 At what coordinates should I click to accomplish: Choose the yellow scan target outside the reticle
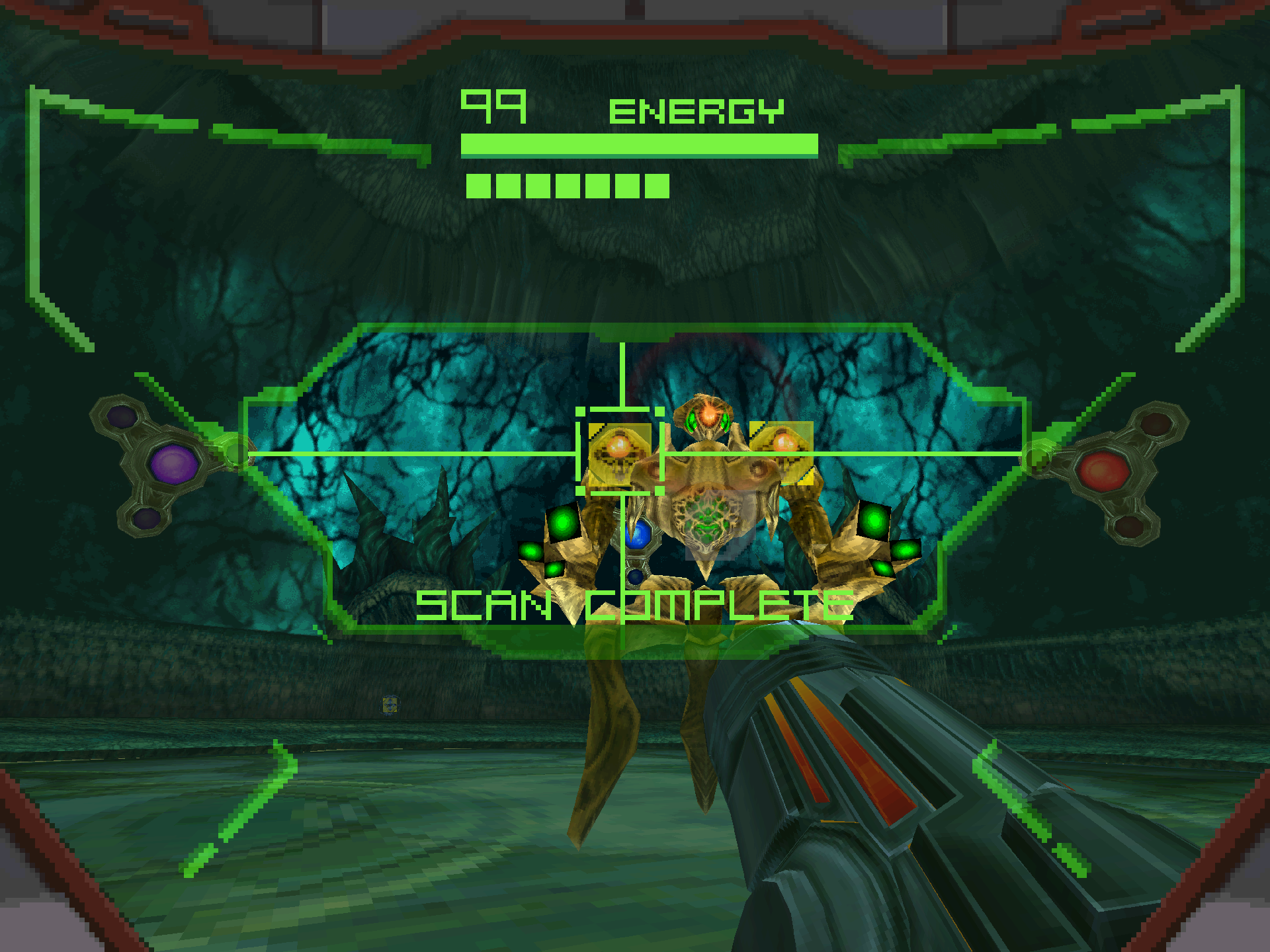[782, 451]
